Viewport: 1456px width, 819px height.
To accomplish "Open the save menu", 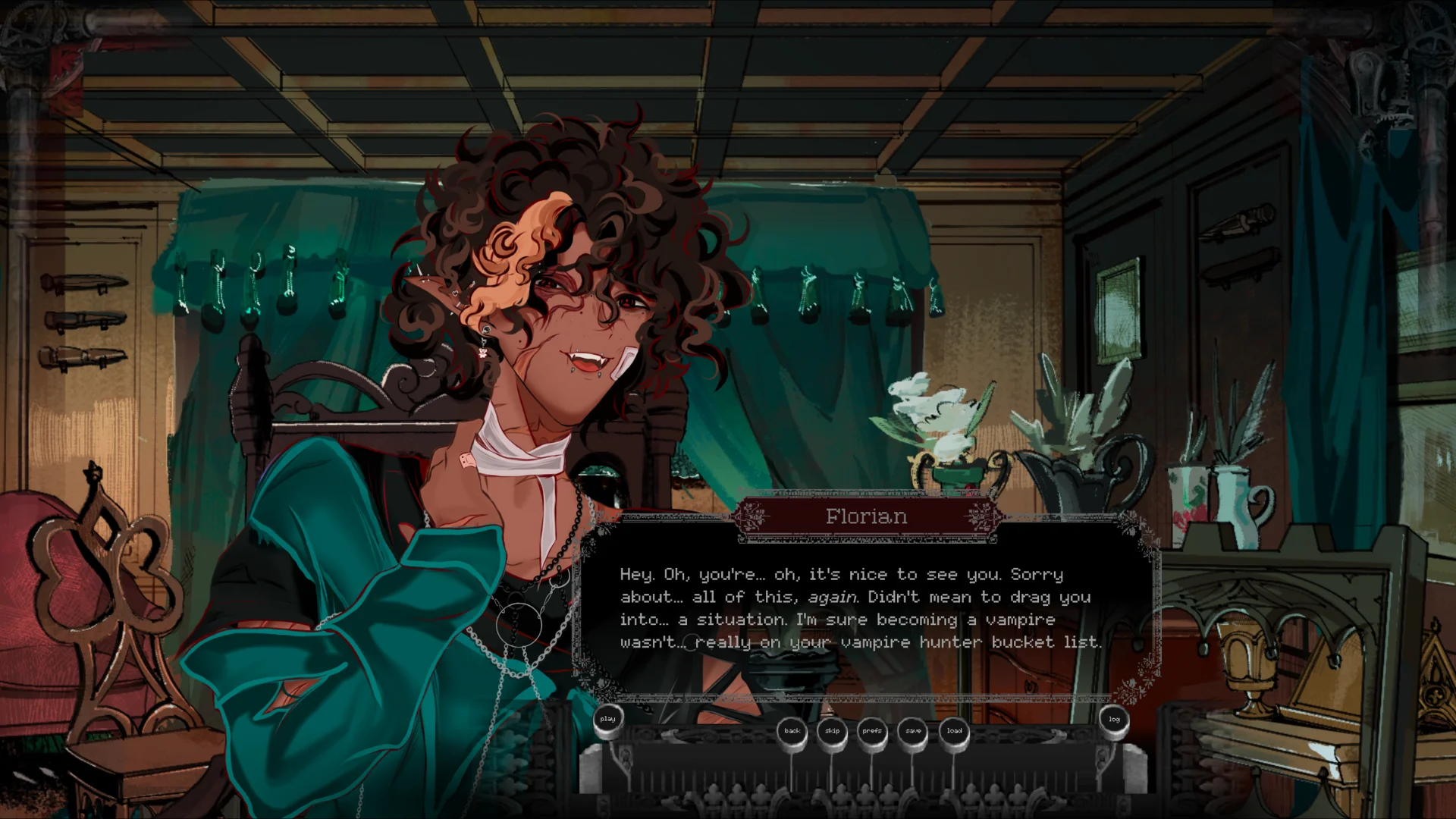I will click(x=913, y=731).
